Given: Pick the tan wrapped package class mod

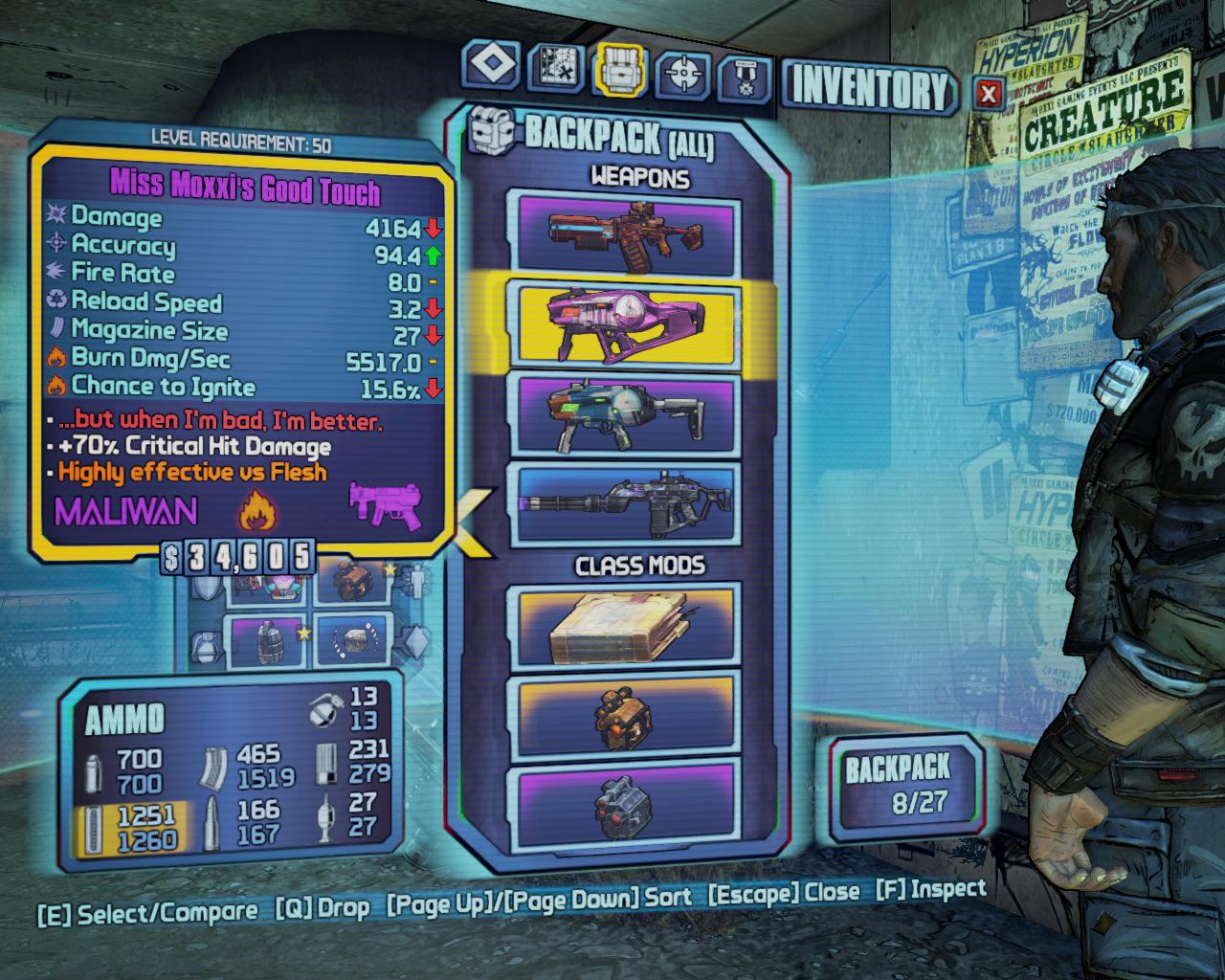Looking at the screenshot, I should pyautogui.click(x=629, y=627).
